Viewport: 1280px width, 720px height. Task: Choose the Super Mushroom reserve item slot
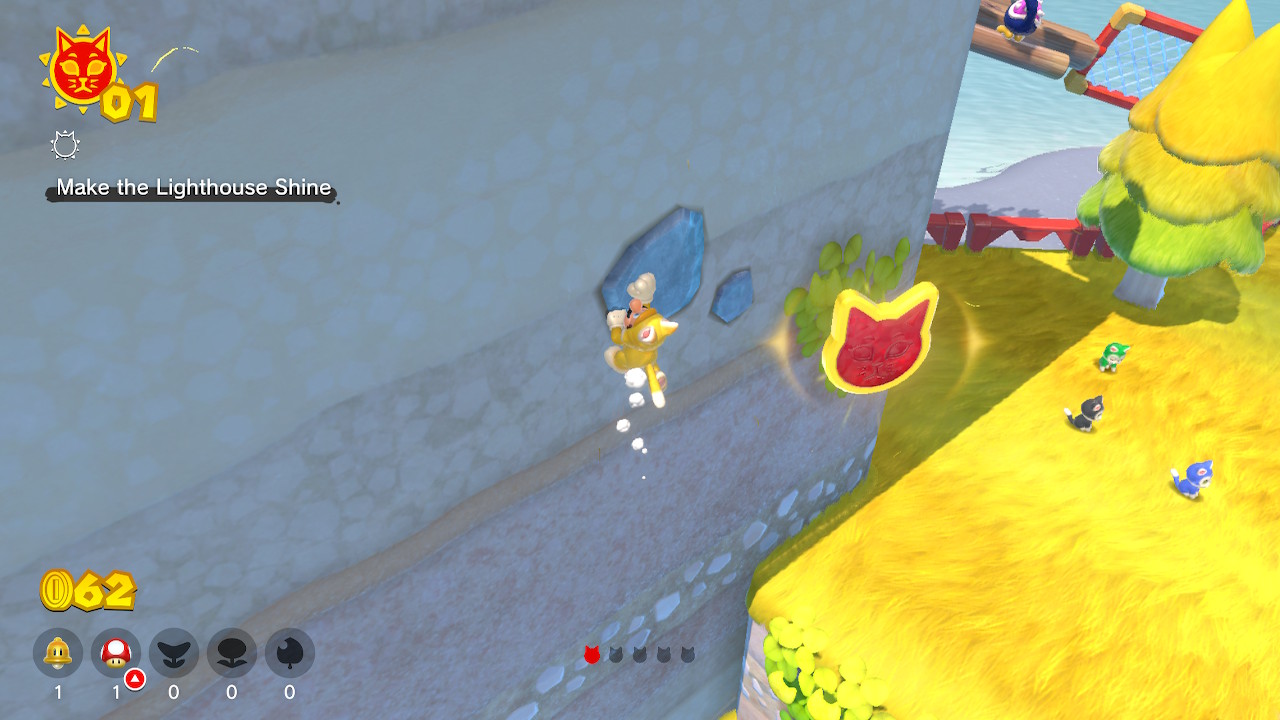[116, 654]
